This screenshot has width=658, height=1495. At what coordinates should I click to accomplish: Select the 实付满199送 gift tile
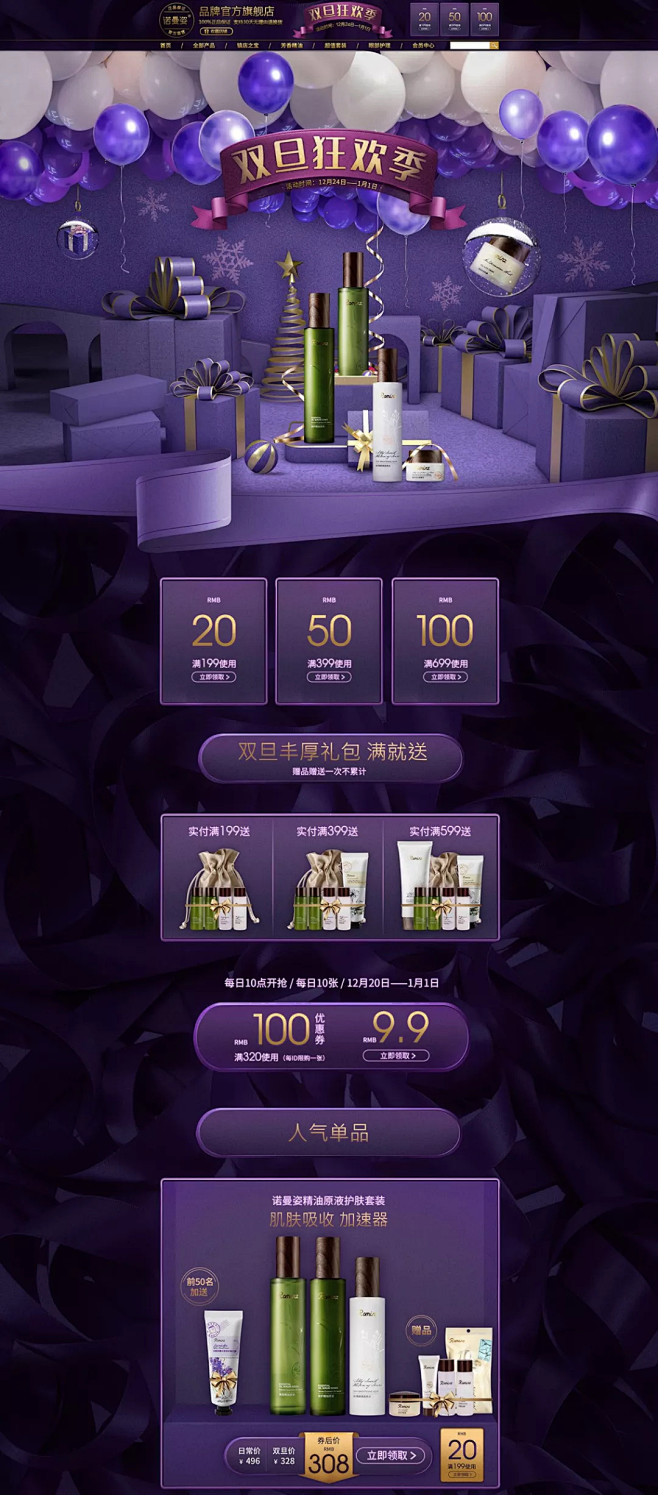(217, 877)
